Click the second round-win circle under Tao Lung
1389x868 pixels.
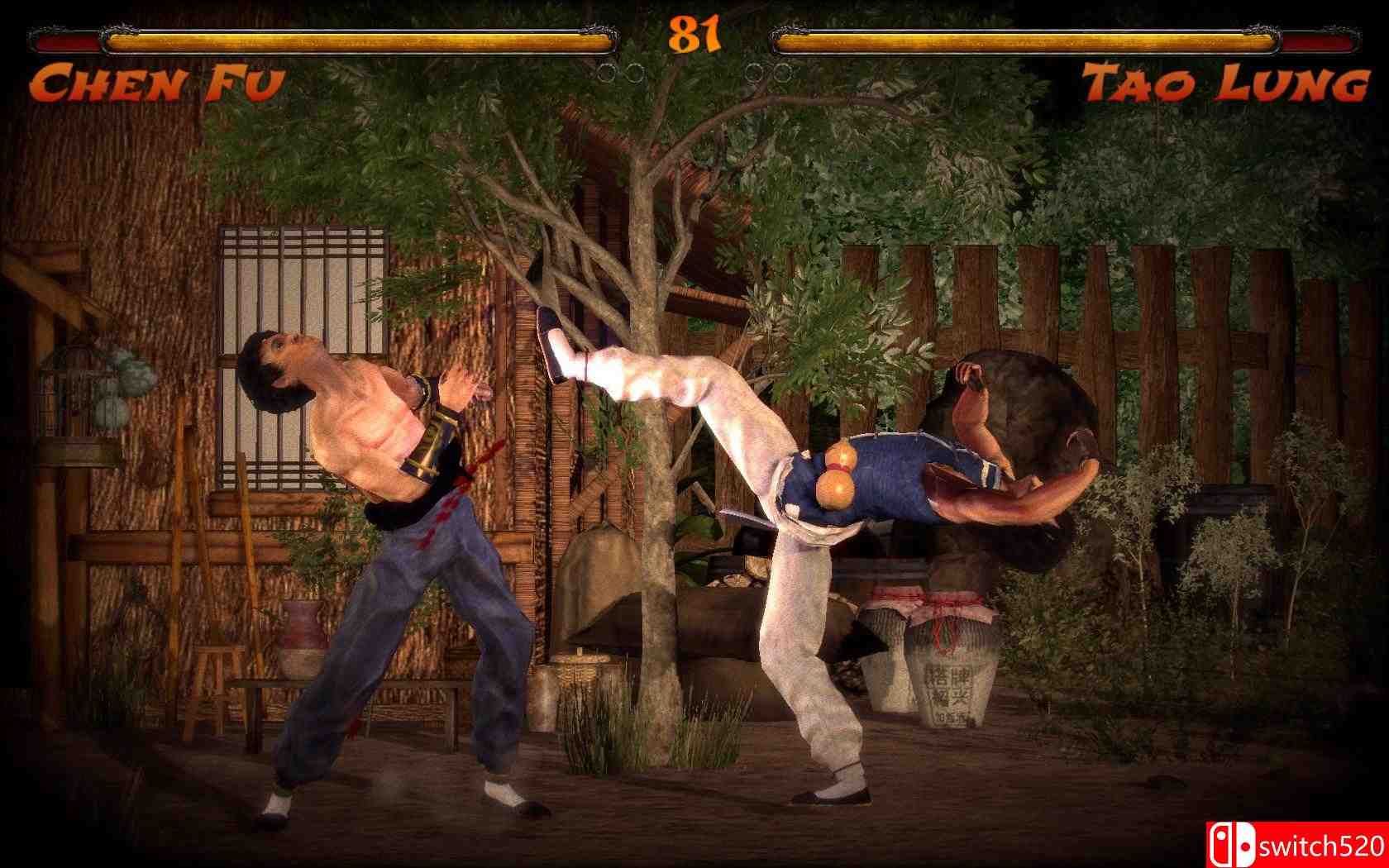tap(781, 74)
